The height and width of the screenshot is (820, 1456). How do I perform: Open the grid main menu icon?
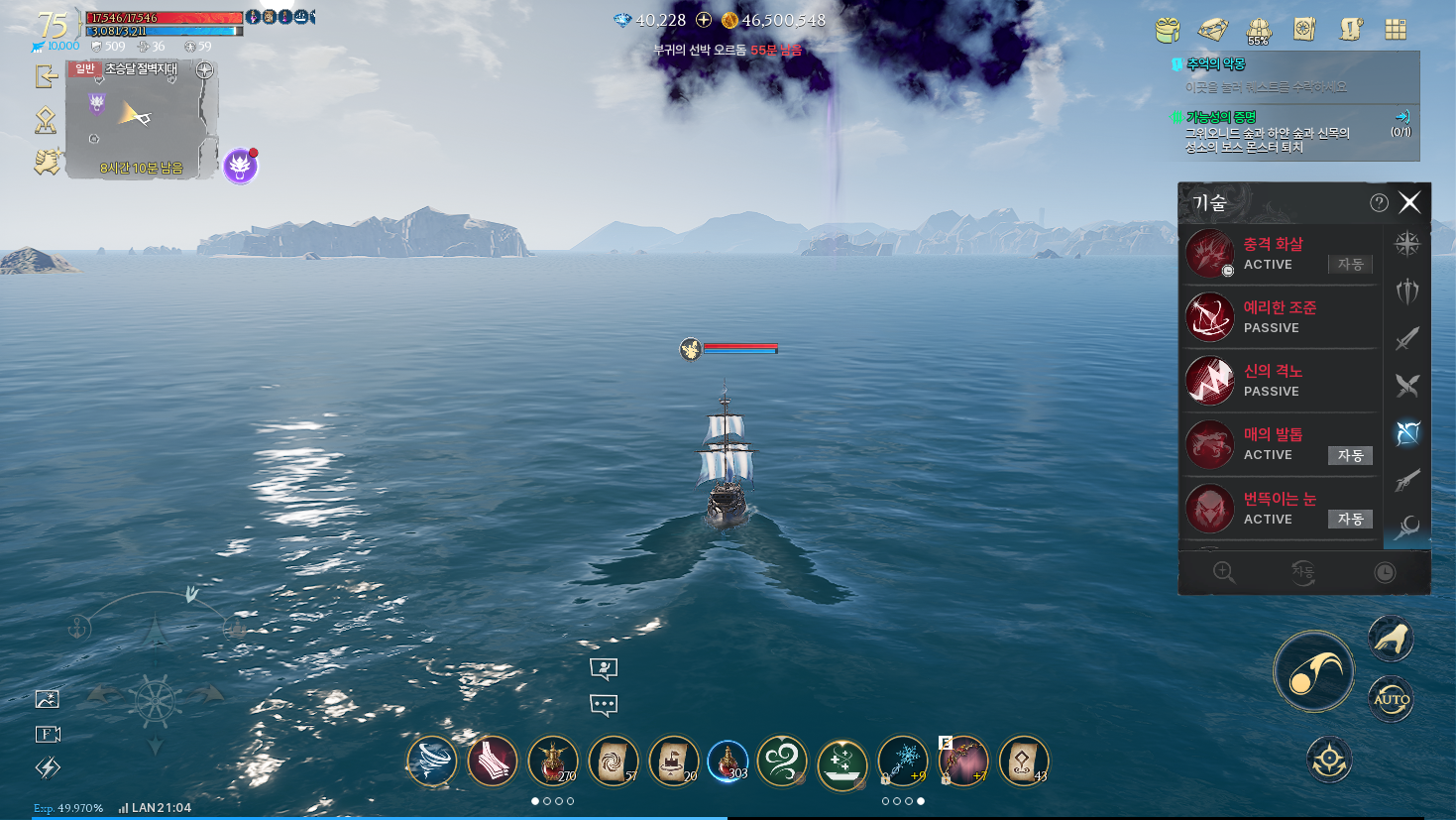(x=1396, y=30)
